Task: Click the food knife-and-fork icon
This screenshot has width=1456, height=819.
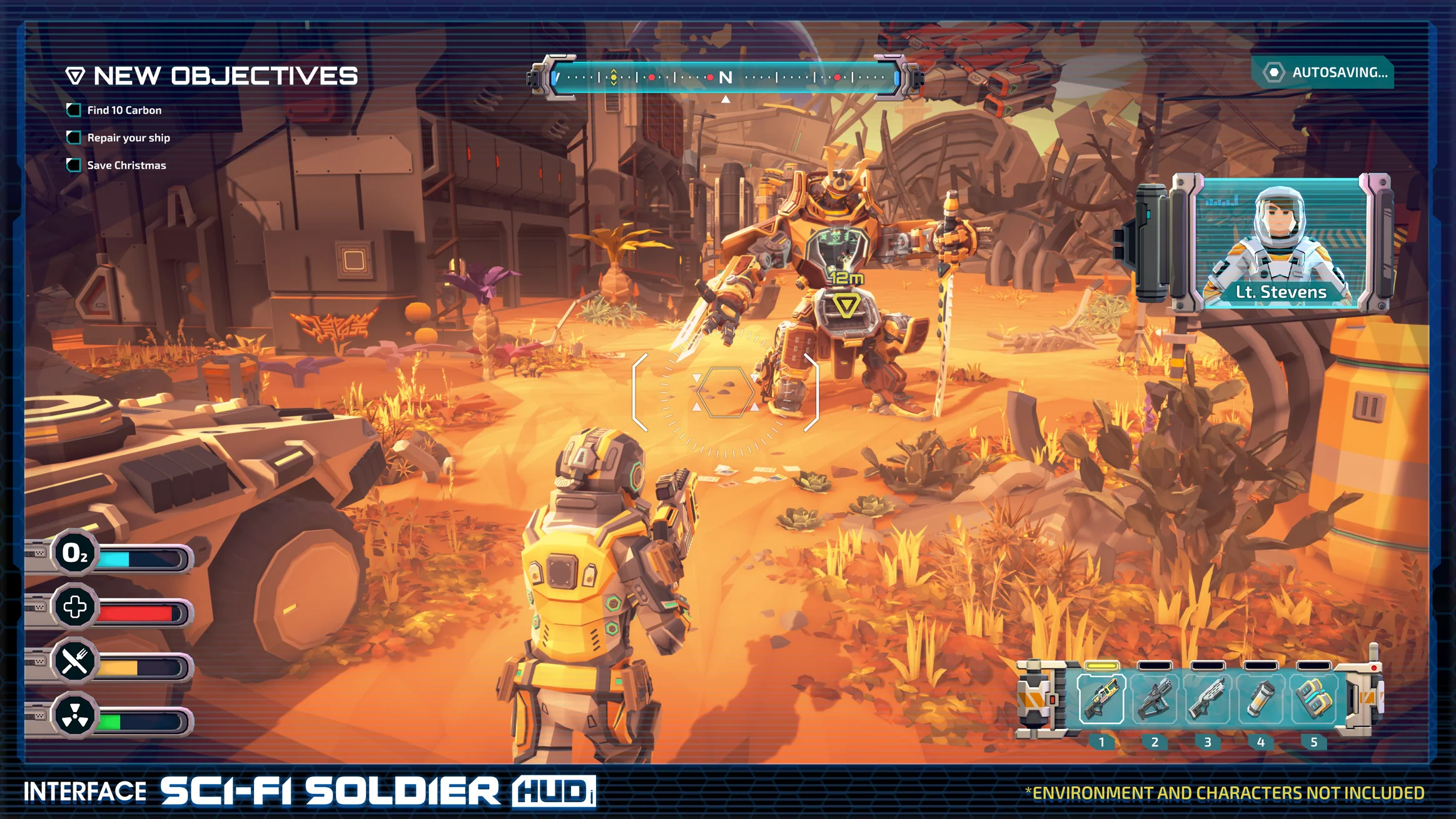Action: [x=75, y=660]
